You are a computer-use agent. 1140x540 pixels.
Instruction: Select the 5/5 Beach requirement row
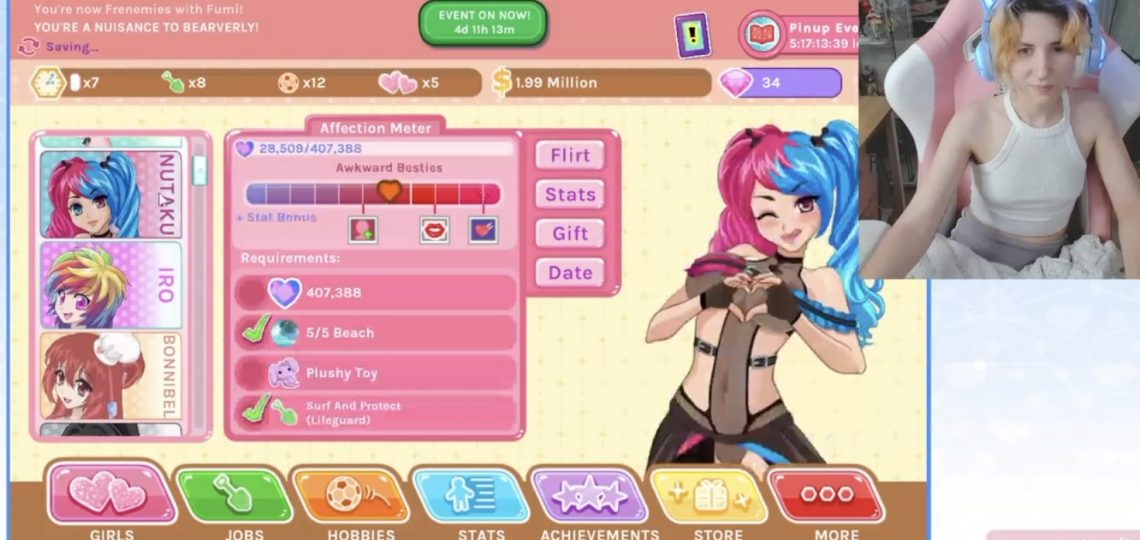point(376,333)
